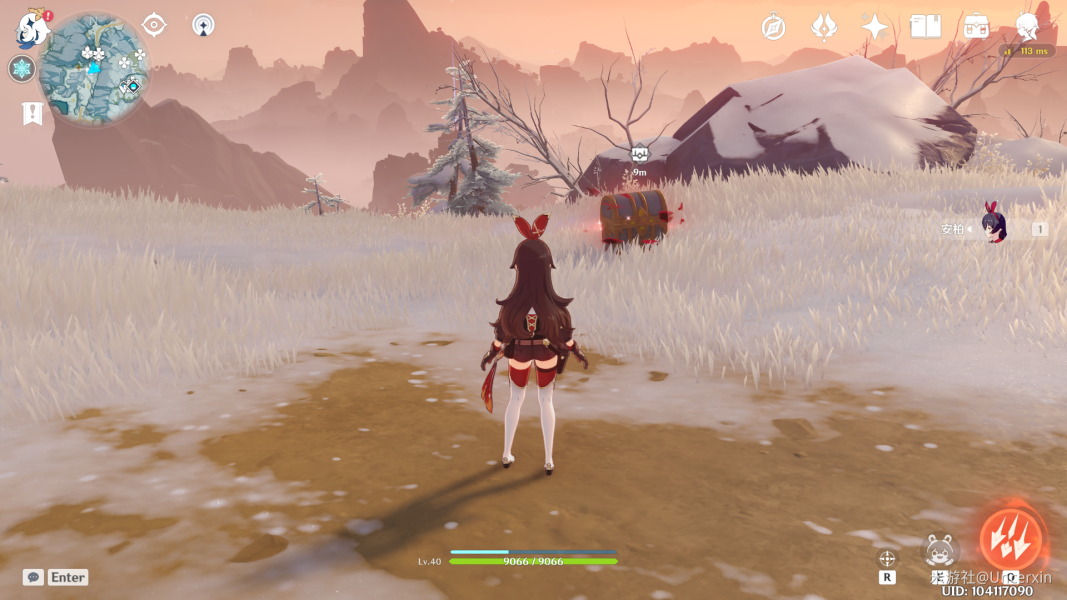Image resolution: width=1067 pixels, height=600 pixels.
Task: Use the Baron Bunny elemental skill
Action: [x=940, y=551]
